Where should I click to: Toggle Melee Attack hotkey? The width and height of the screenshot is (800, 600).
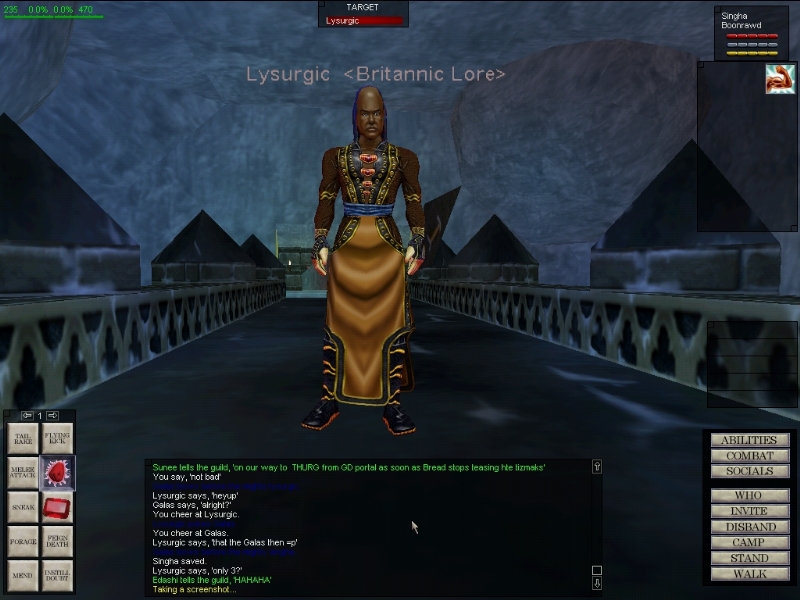23,472
